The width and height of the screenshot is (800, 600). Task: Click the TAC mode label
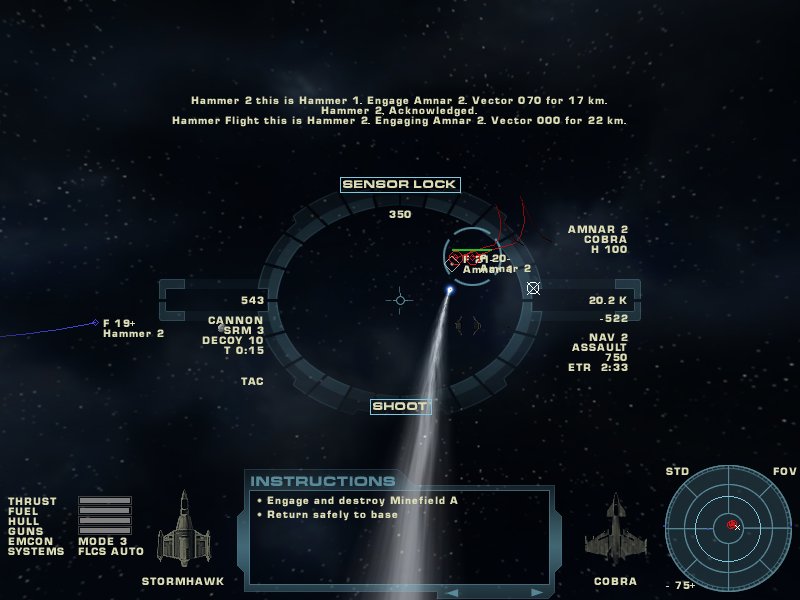click(x=252, y=381)
